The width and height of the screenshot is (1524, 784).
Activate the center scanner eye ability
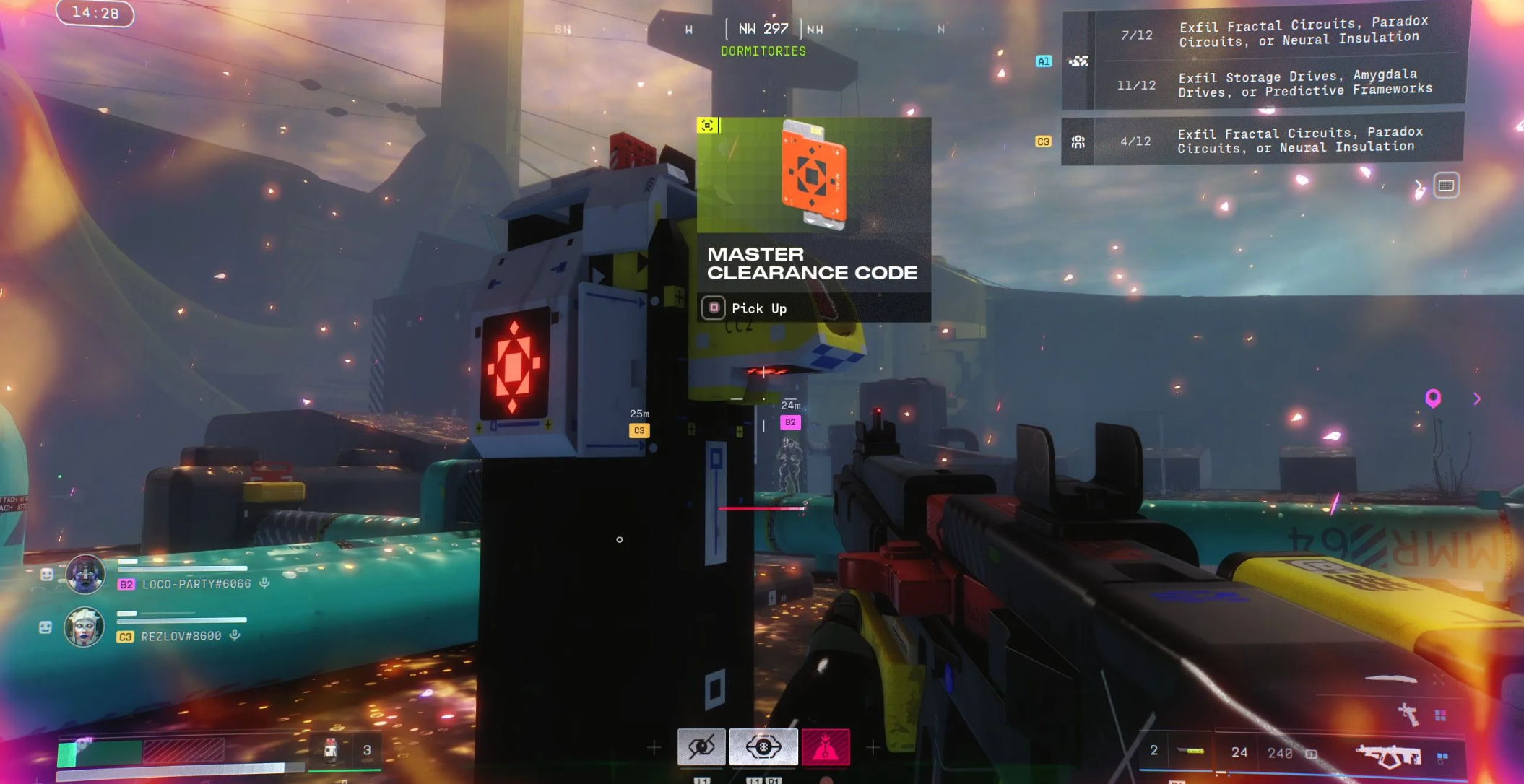coord(763,746)
